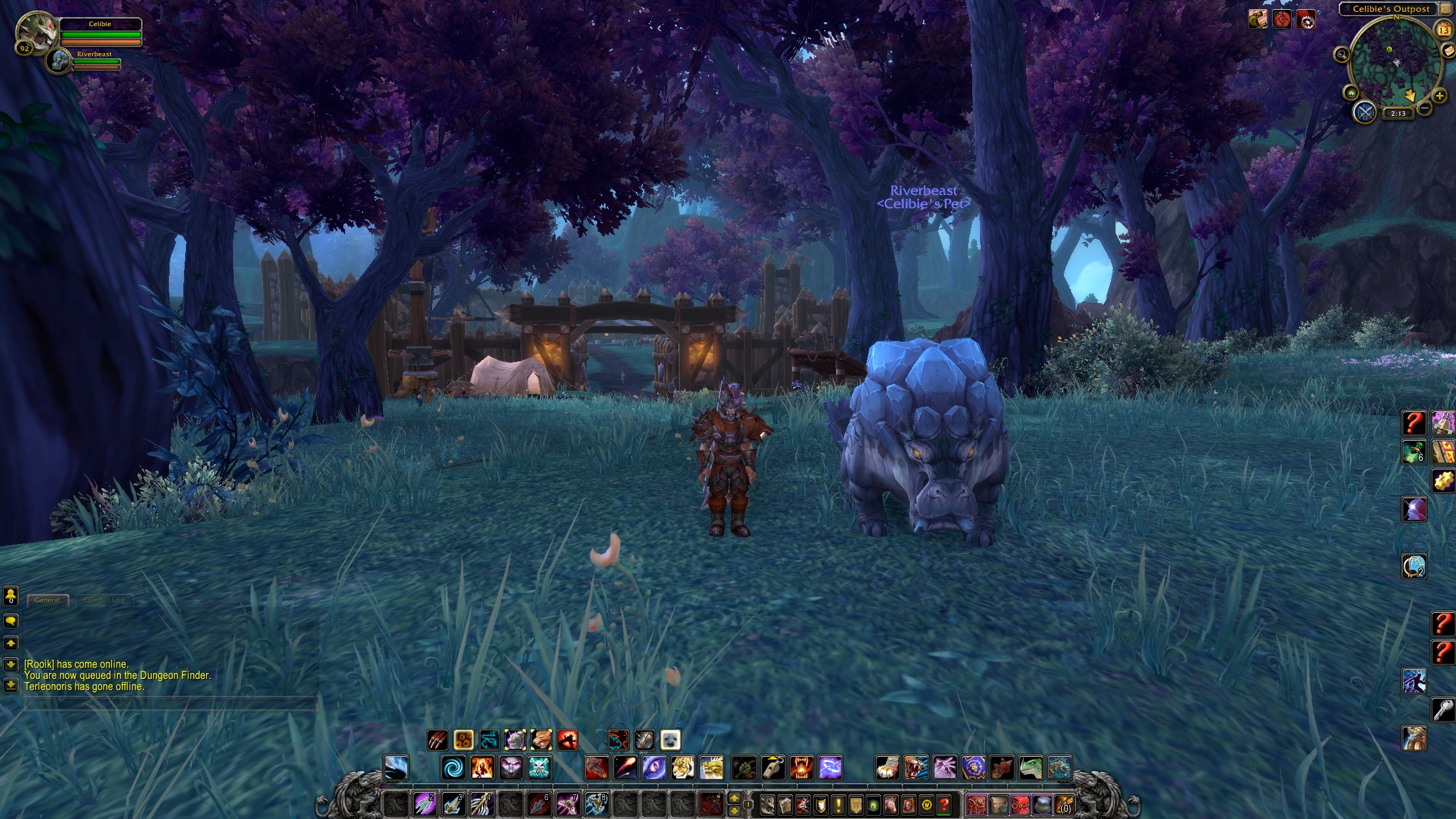Select the General chat tab
Image resolution: width=1456 pixels, height=819 pixels.
tap(47, 600)
